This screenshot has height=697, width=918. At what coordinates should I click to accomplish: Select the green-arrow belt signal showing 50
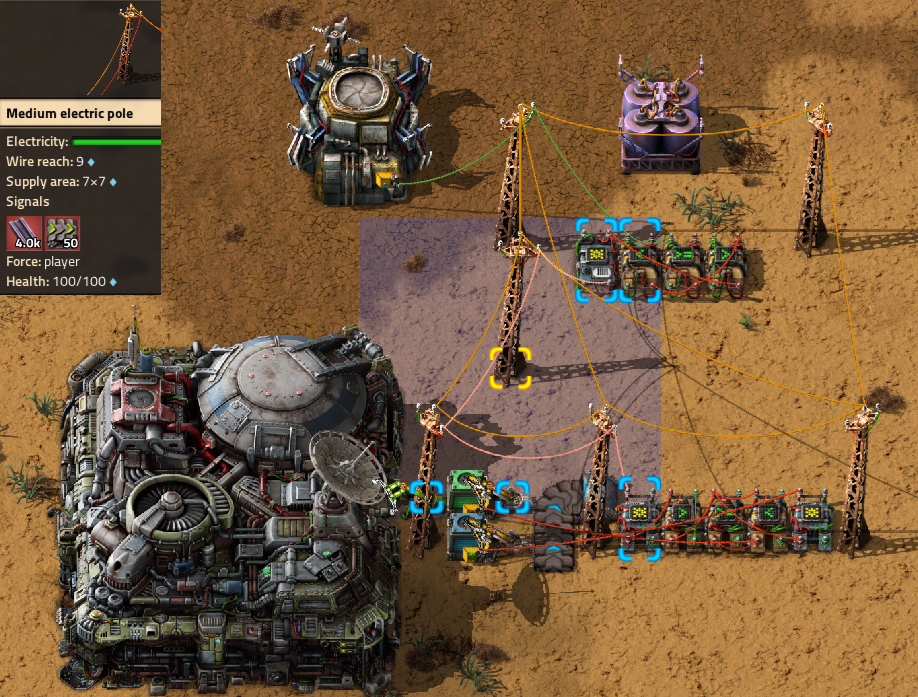[62, 232]
